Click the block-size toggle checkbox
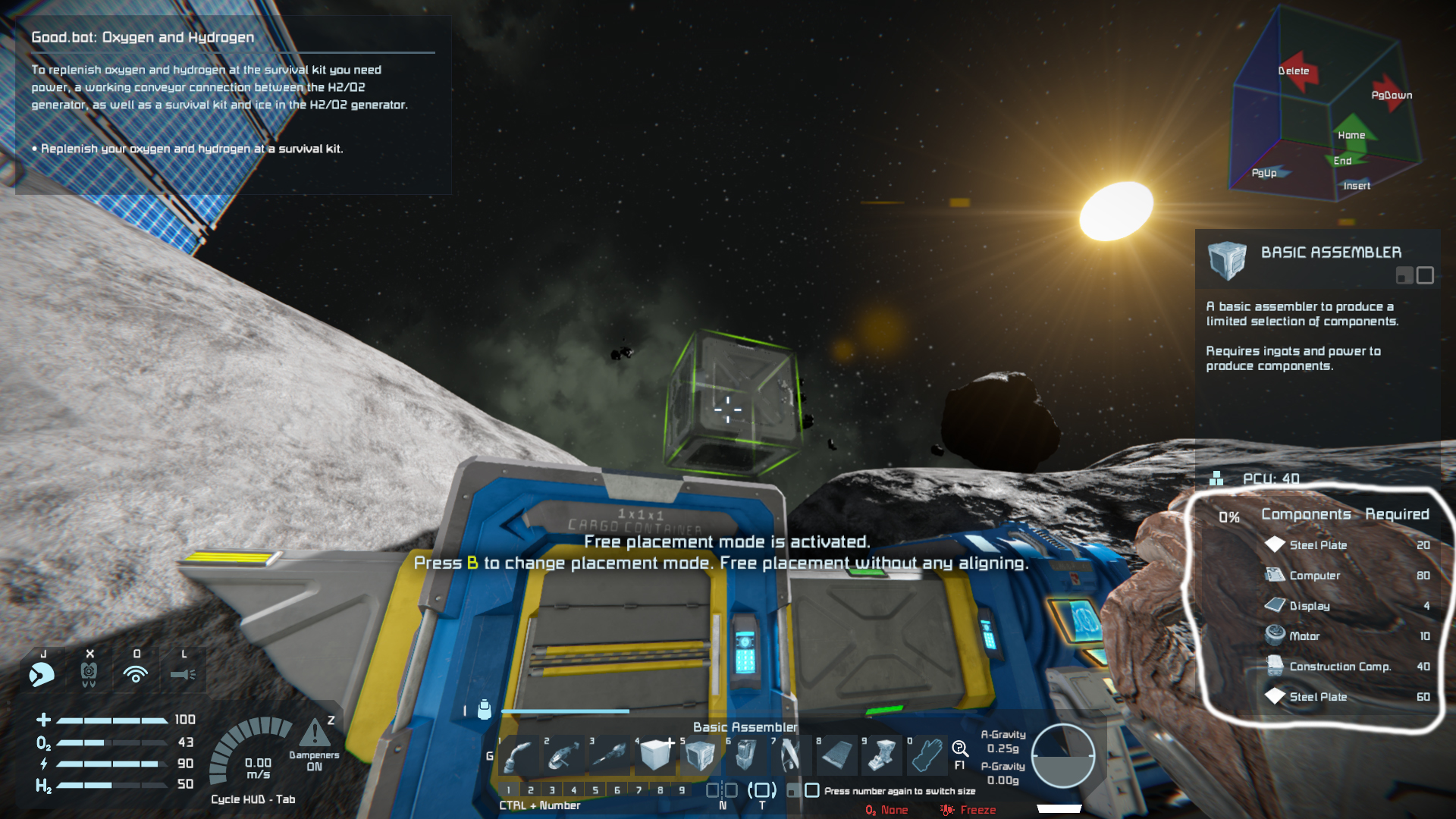 point(812,790)
